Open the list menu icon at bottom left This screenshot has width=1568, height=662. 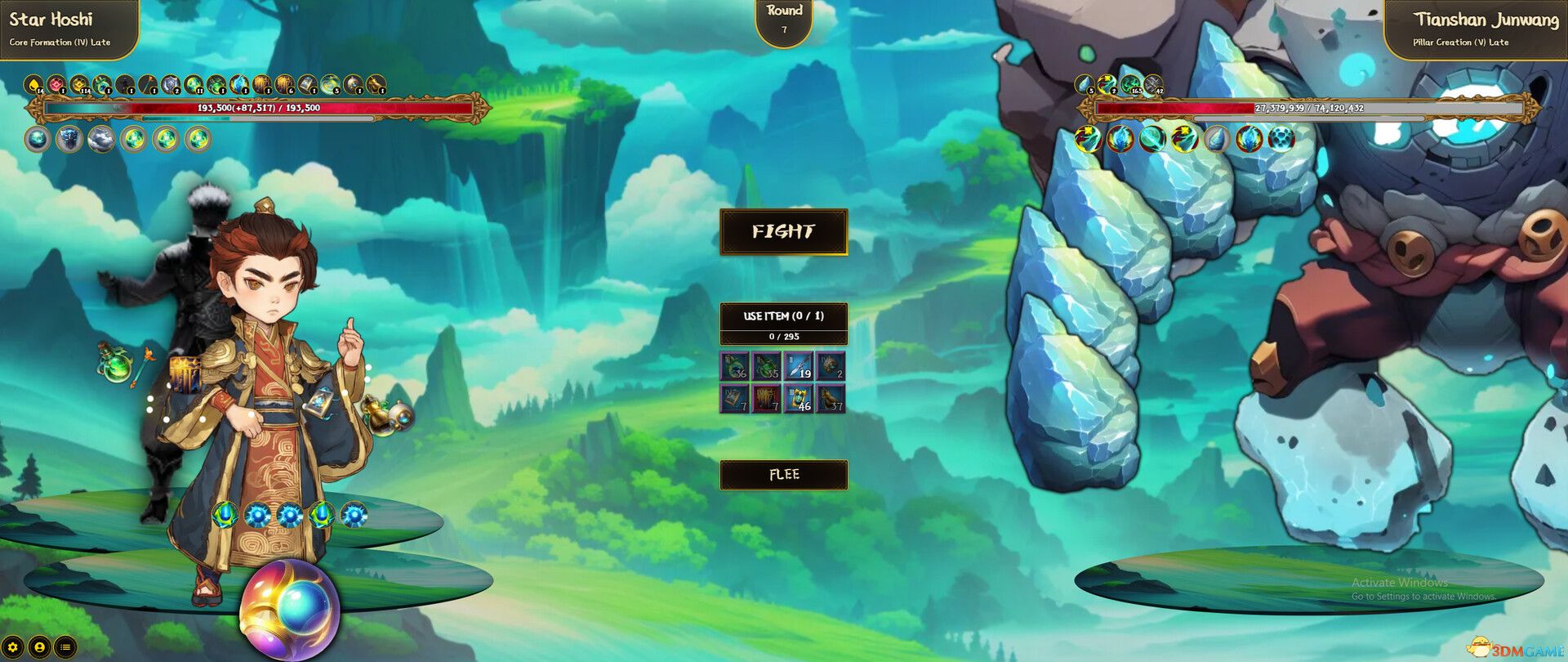[x=65, y=647]
